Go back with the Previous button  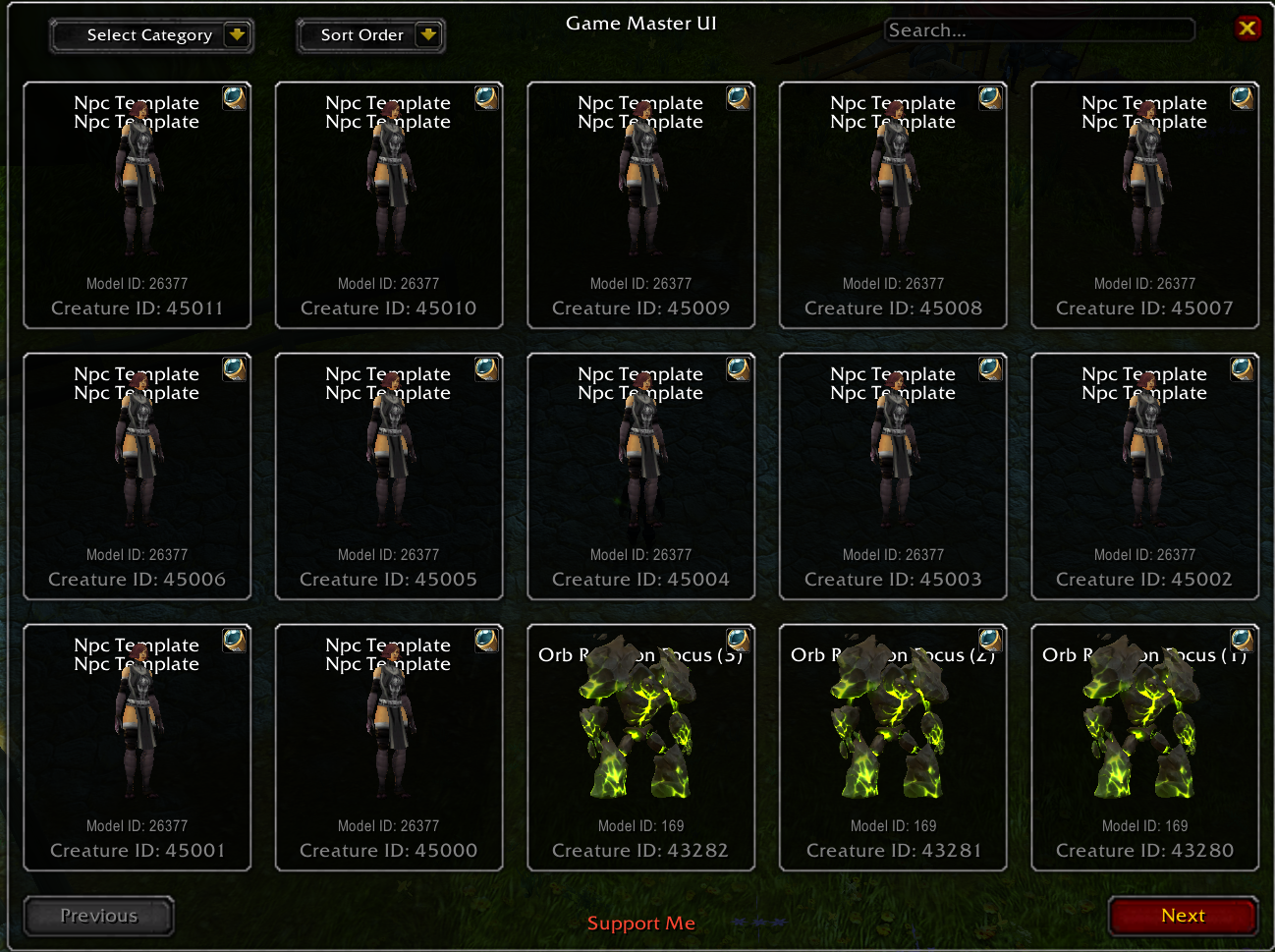(99, 916)
